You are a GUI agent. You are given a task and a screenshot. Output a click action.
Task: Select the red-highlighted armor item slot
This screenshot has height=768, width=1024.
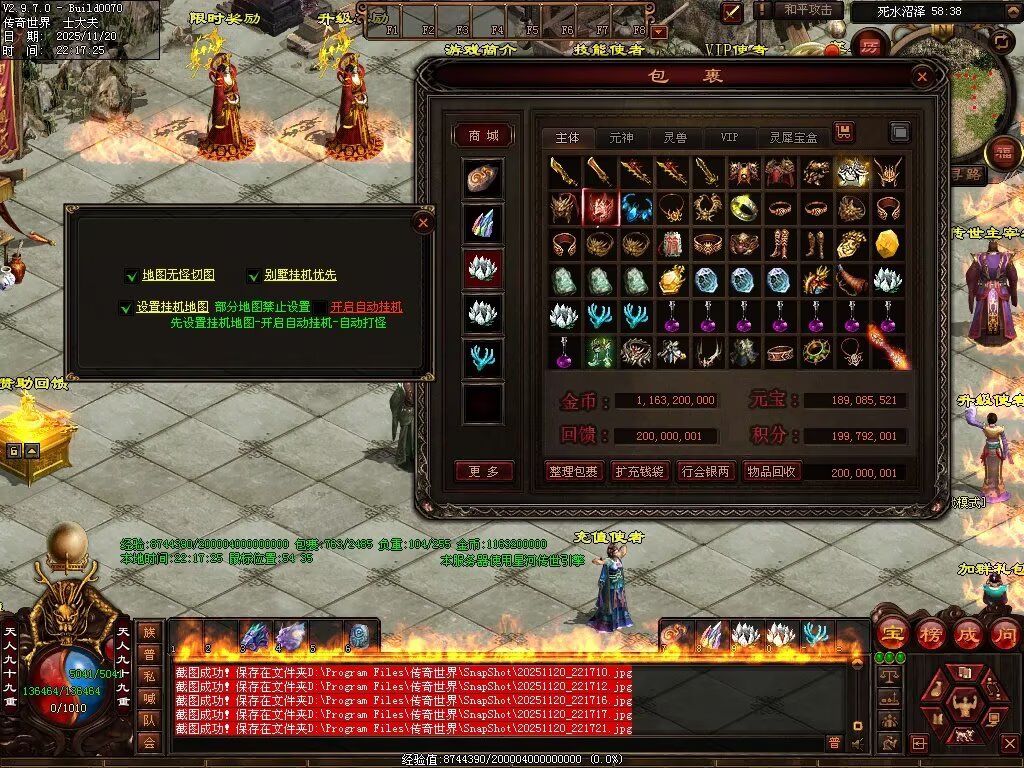[600, 207]
